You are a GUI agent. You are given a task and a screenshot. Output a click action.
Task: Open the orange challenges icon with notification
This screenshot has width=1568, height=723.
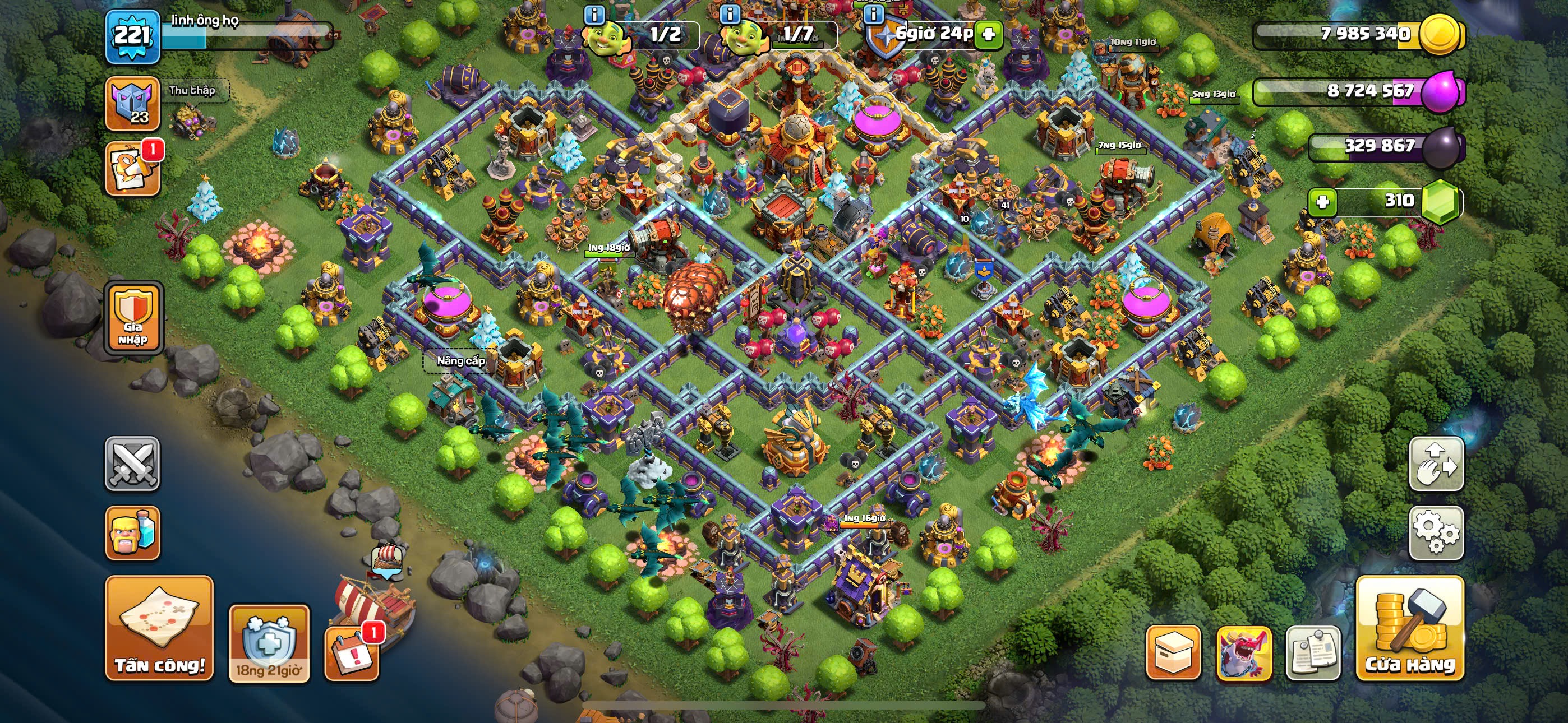pyautogui.click(x=132, y=169)
